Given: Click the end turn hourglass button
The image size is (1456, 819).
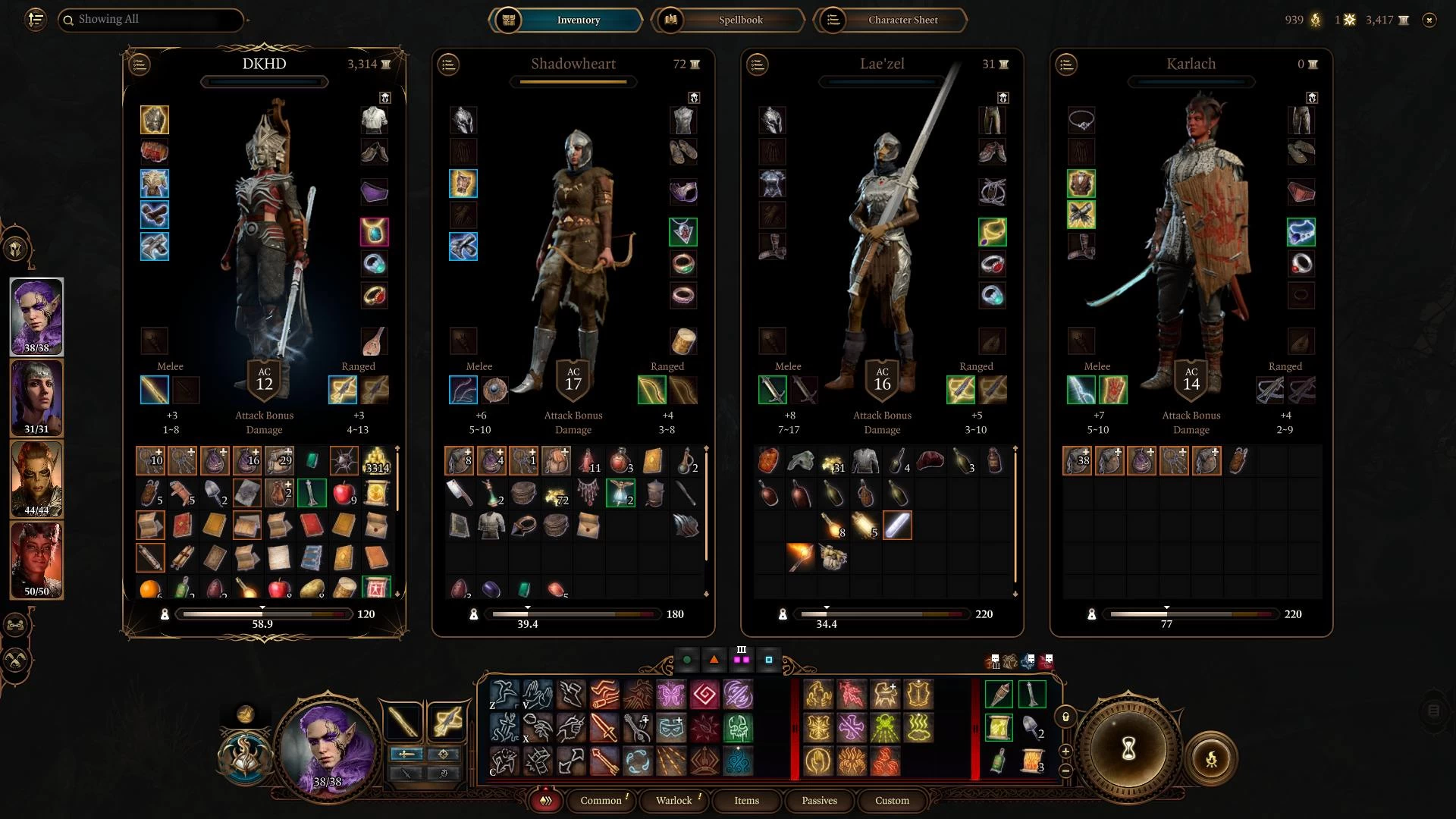Looking at the screenshot, I should [x=1128, y=750].
